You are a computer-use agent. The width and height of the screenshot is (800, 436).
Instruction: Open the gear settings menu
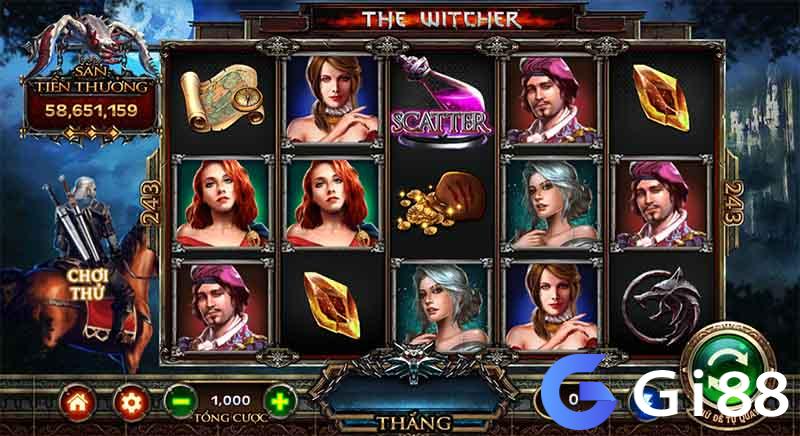pos(128,401)
